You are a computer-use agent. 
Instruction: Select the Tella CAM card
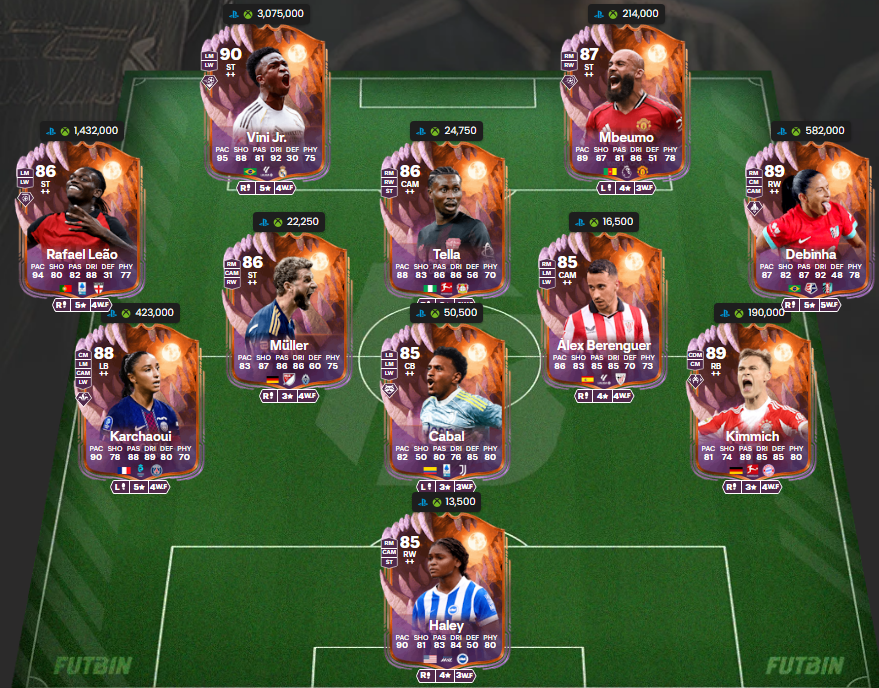pos(440,213)
